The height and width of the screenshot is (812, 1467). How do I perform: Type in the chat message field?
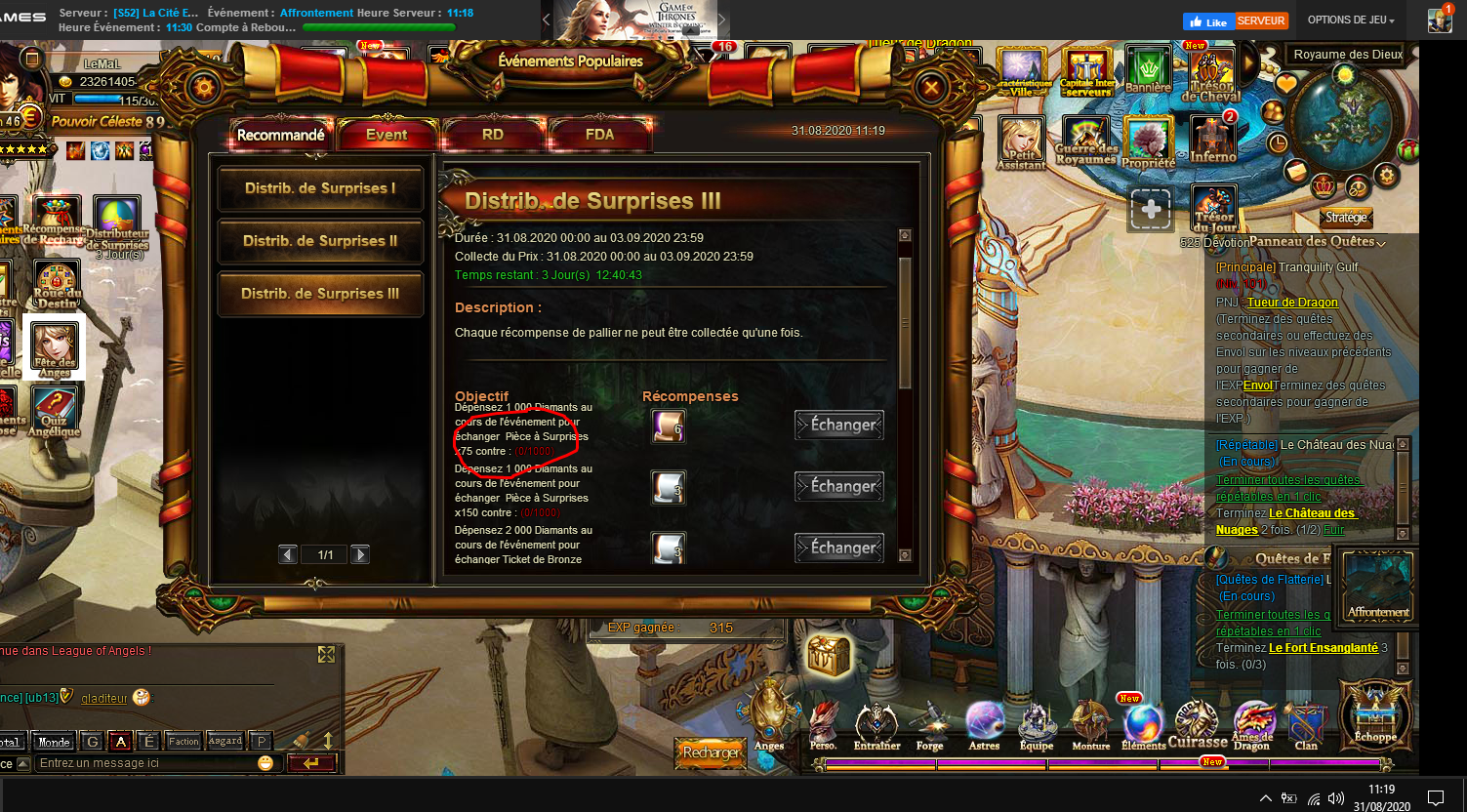point(146,763)
